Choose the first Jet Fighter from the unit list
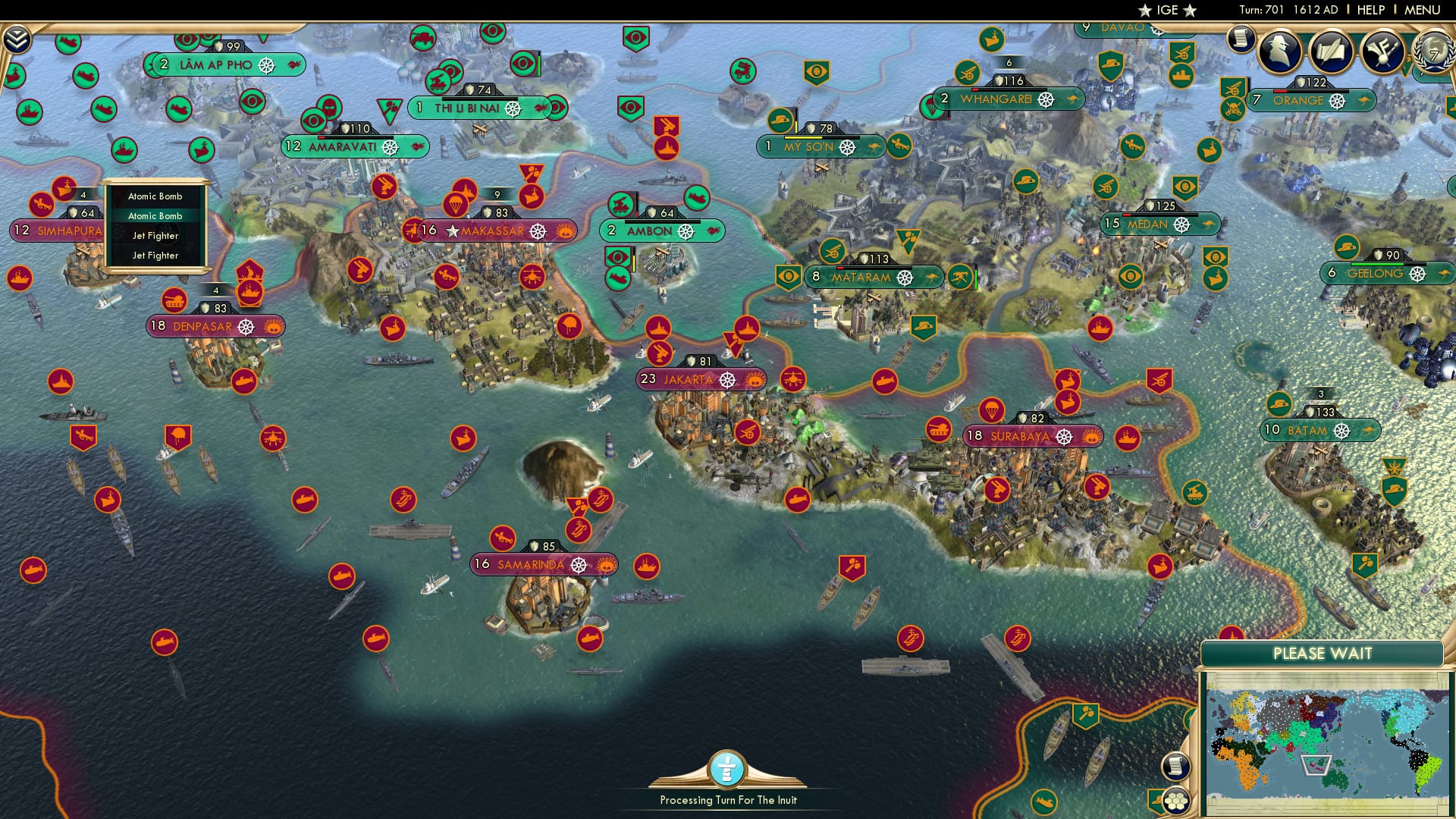This screenshot has width=1456, height=819. pos(155,236)
